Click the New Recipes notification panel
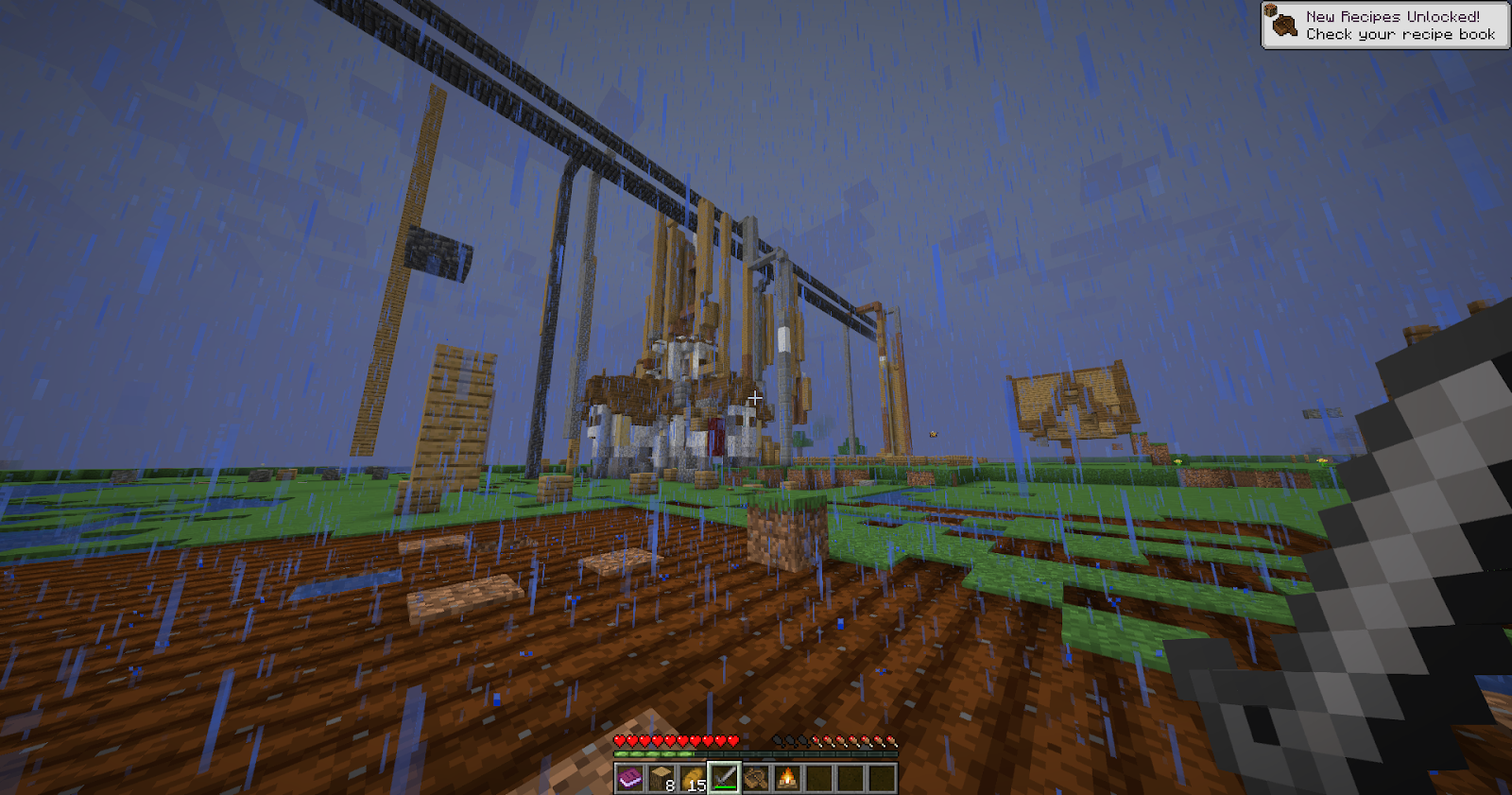The width and height of the screenshot is (1512, 795). 1384,24
